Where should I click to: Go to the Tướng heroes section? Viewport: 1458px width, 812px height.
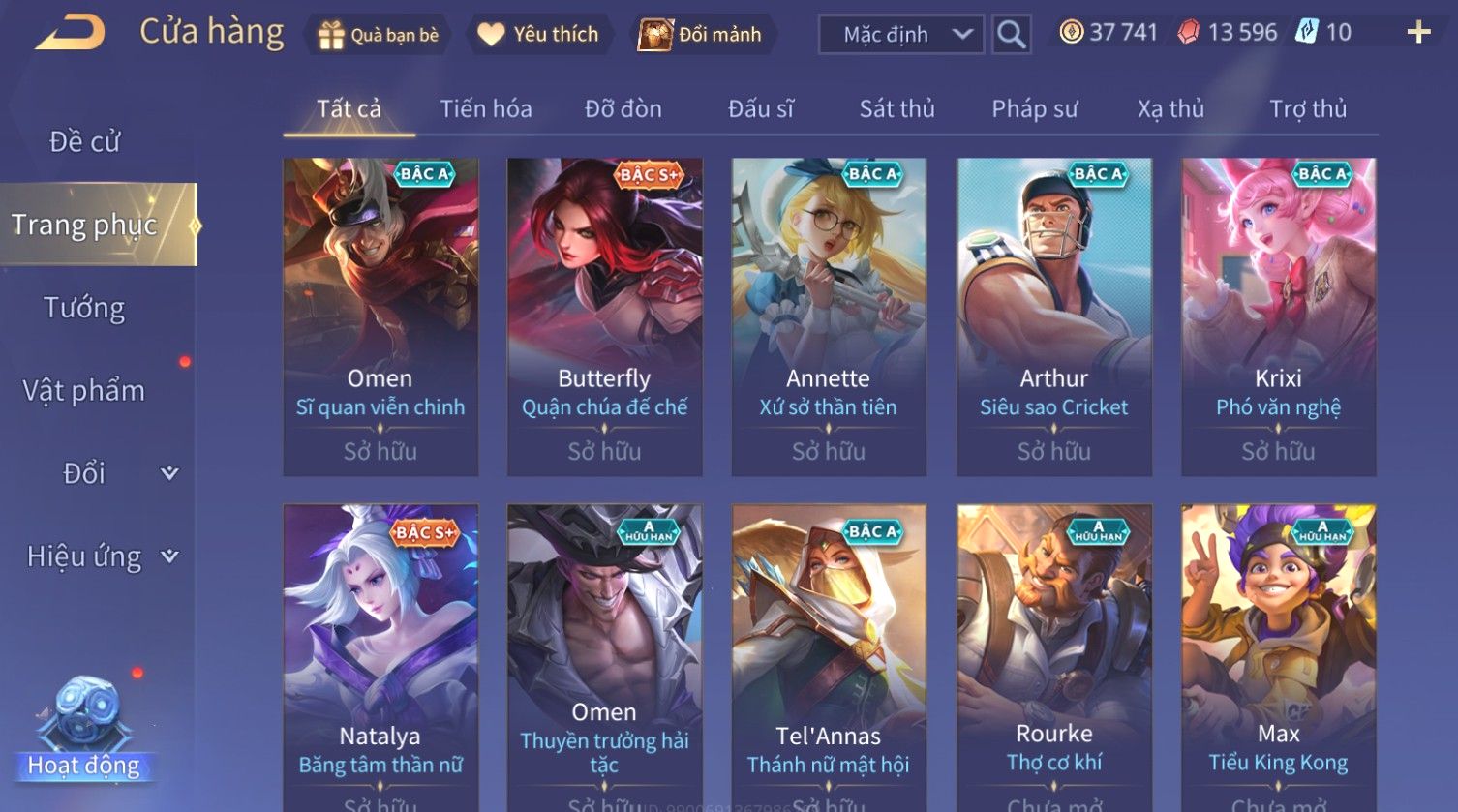click(x=85, y=308)
